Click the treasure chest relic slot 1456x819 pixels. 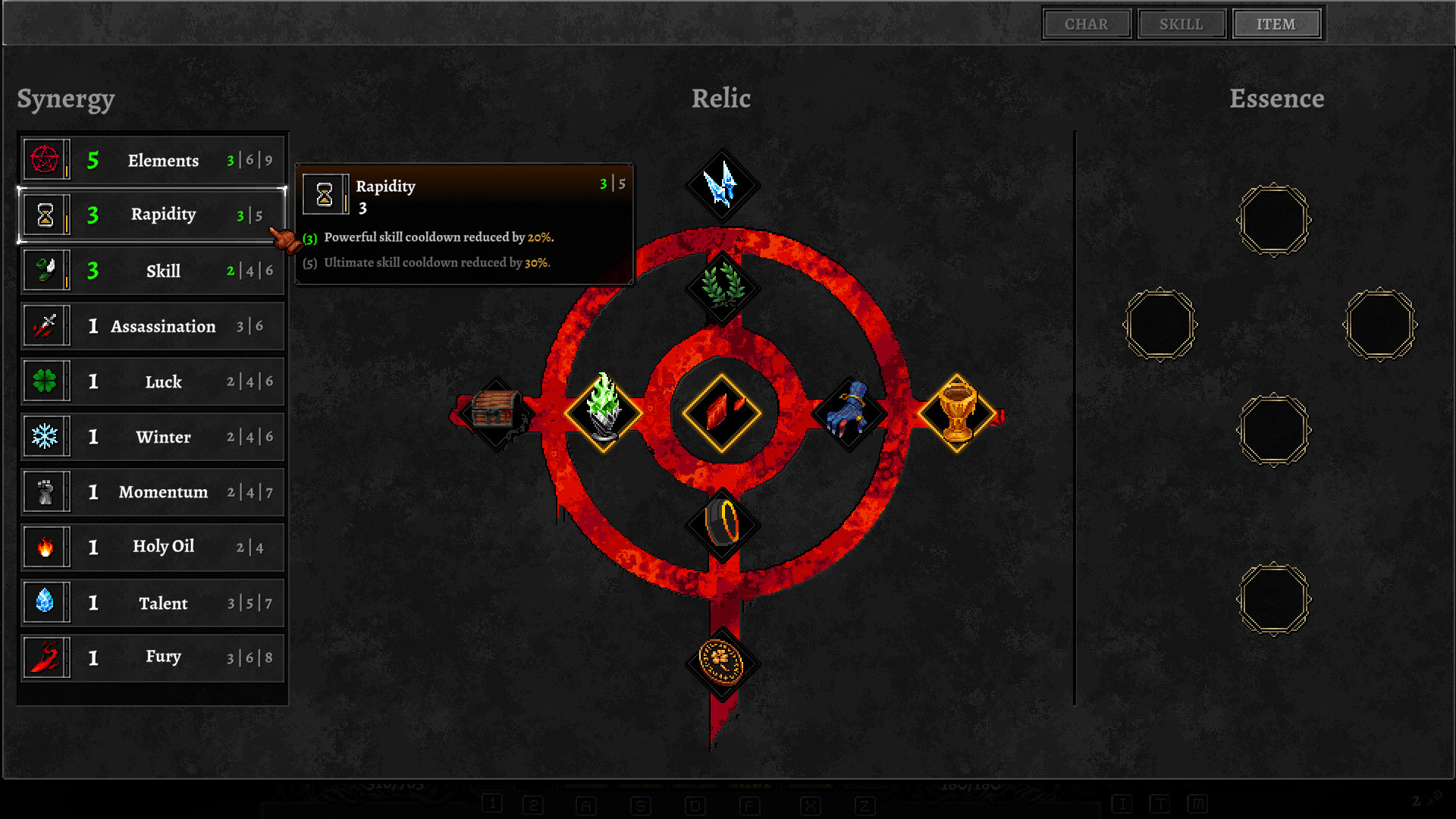point(497,410)
